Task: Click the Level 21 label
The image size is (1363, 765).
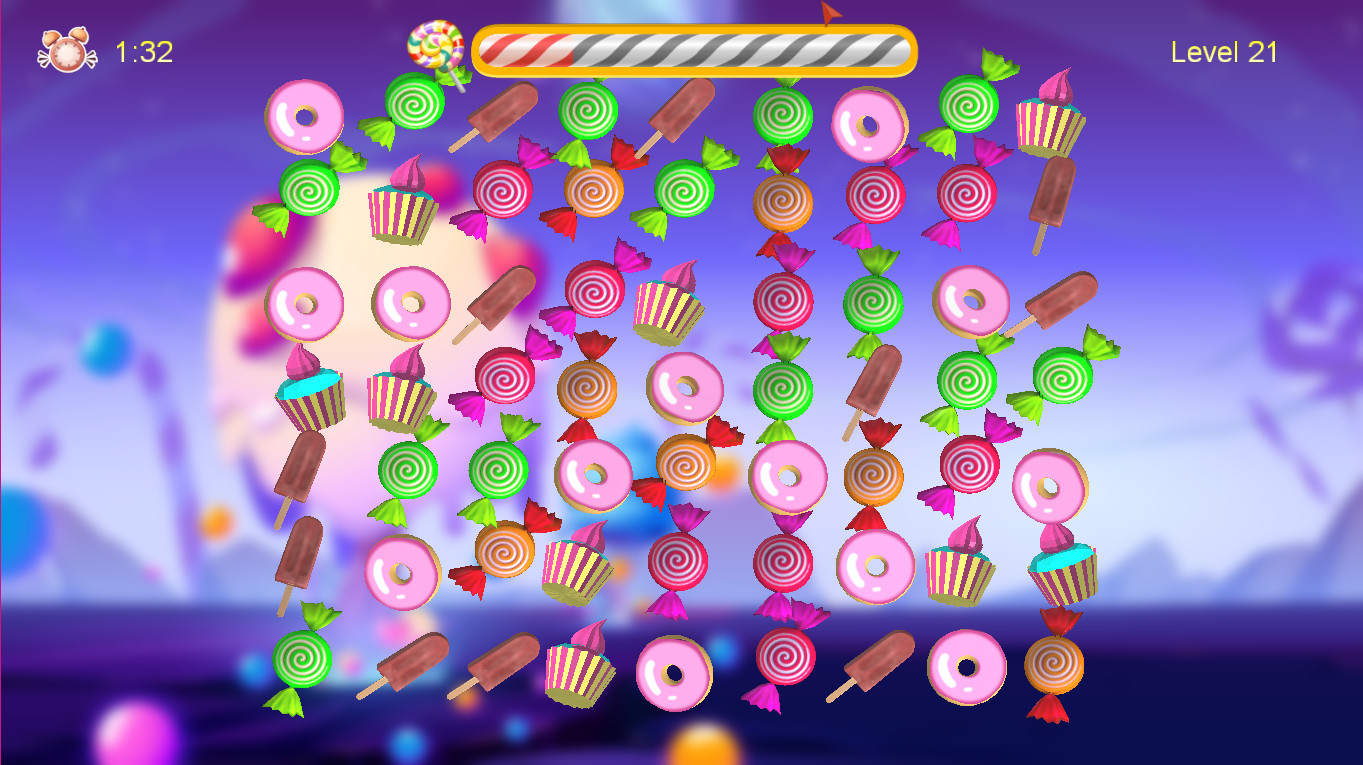Action: (x=1225, y=52)
